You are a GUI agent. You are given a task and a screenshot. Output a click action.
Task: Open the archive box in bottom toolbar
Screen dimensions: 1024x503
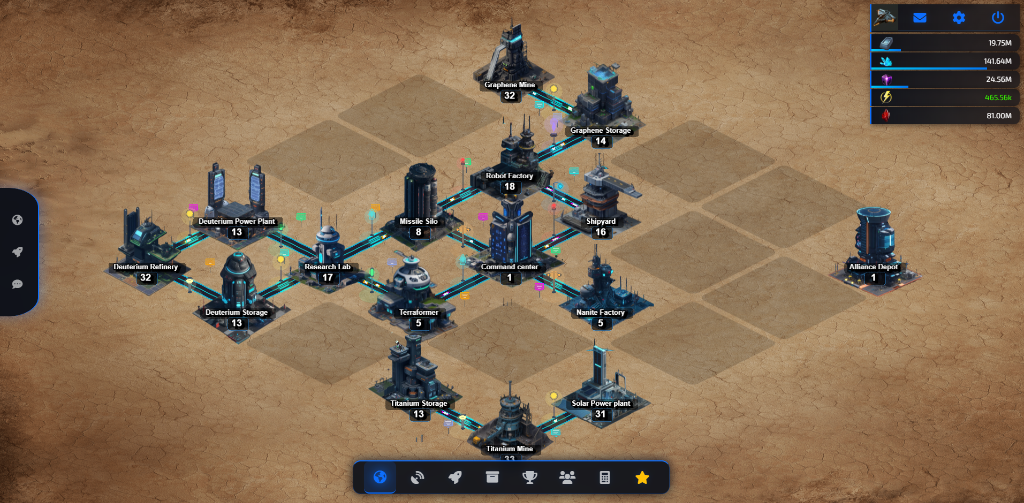492,477
